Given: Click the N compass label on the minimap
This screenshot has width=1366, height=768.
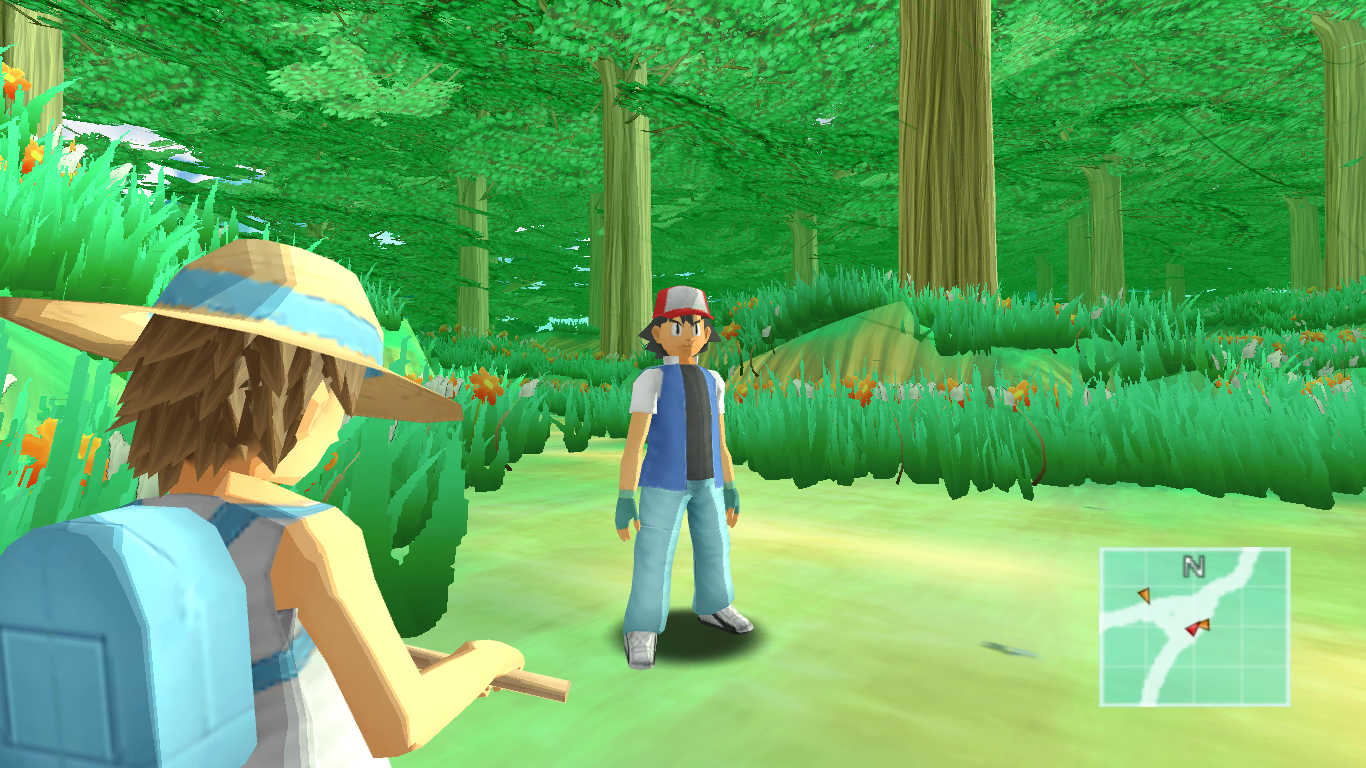Looking at the screenshot, I should pyautogui.click(x=1193, y=567).
